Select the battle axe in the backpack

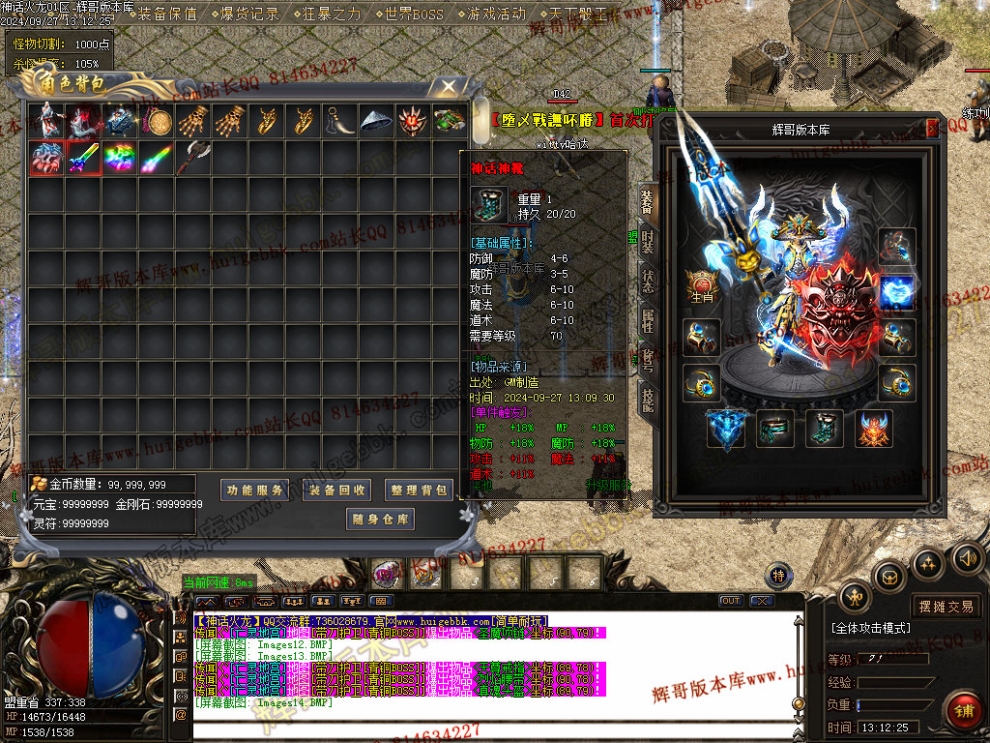pos(193,157)
